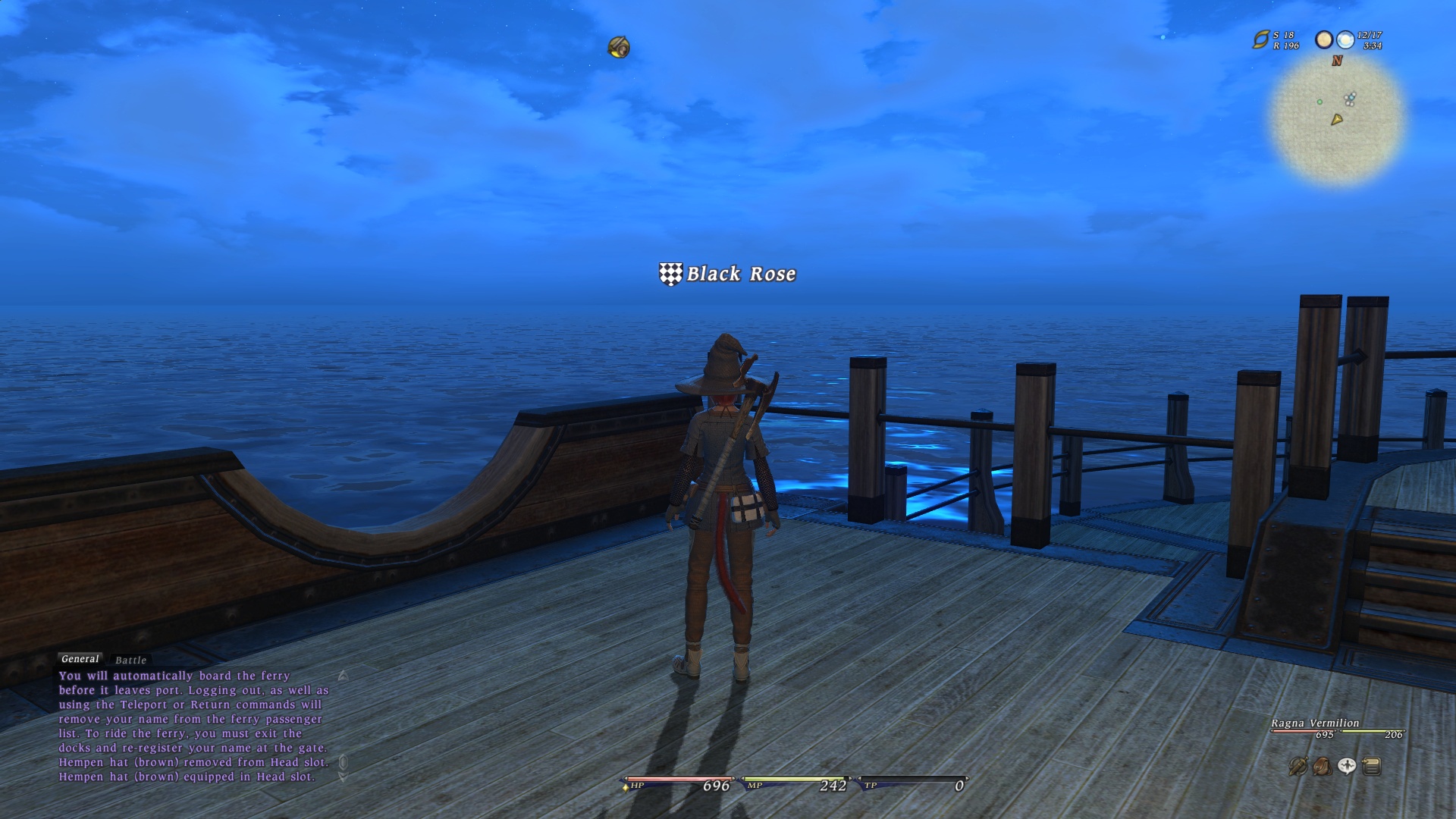Click the weather icon beside the date

[1345, 40]
